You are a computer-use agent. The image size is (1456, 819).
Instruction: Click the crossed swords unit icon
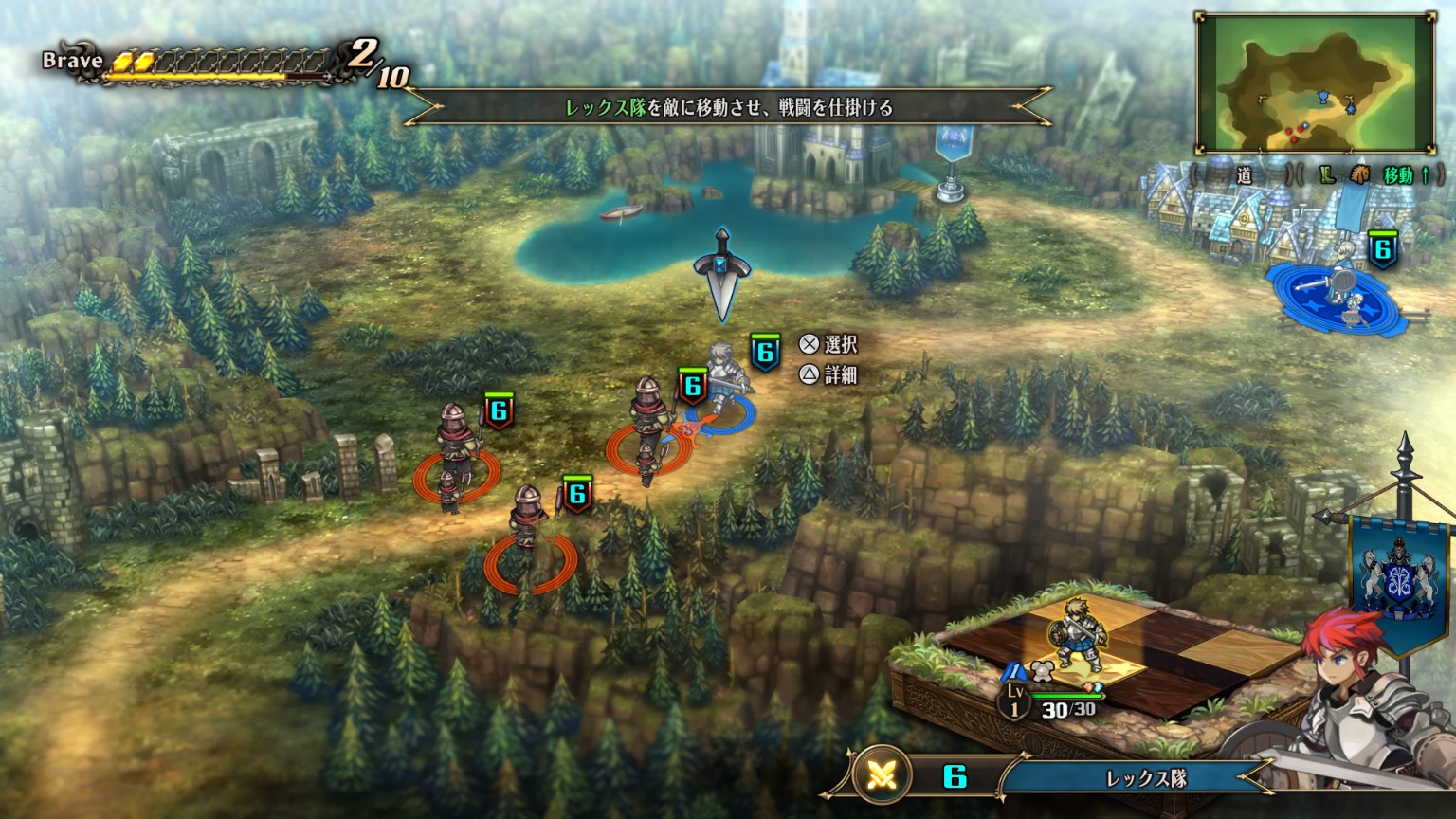click(x=883, y=777)
